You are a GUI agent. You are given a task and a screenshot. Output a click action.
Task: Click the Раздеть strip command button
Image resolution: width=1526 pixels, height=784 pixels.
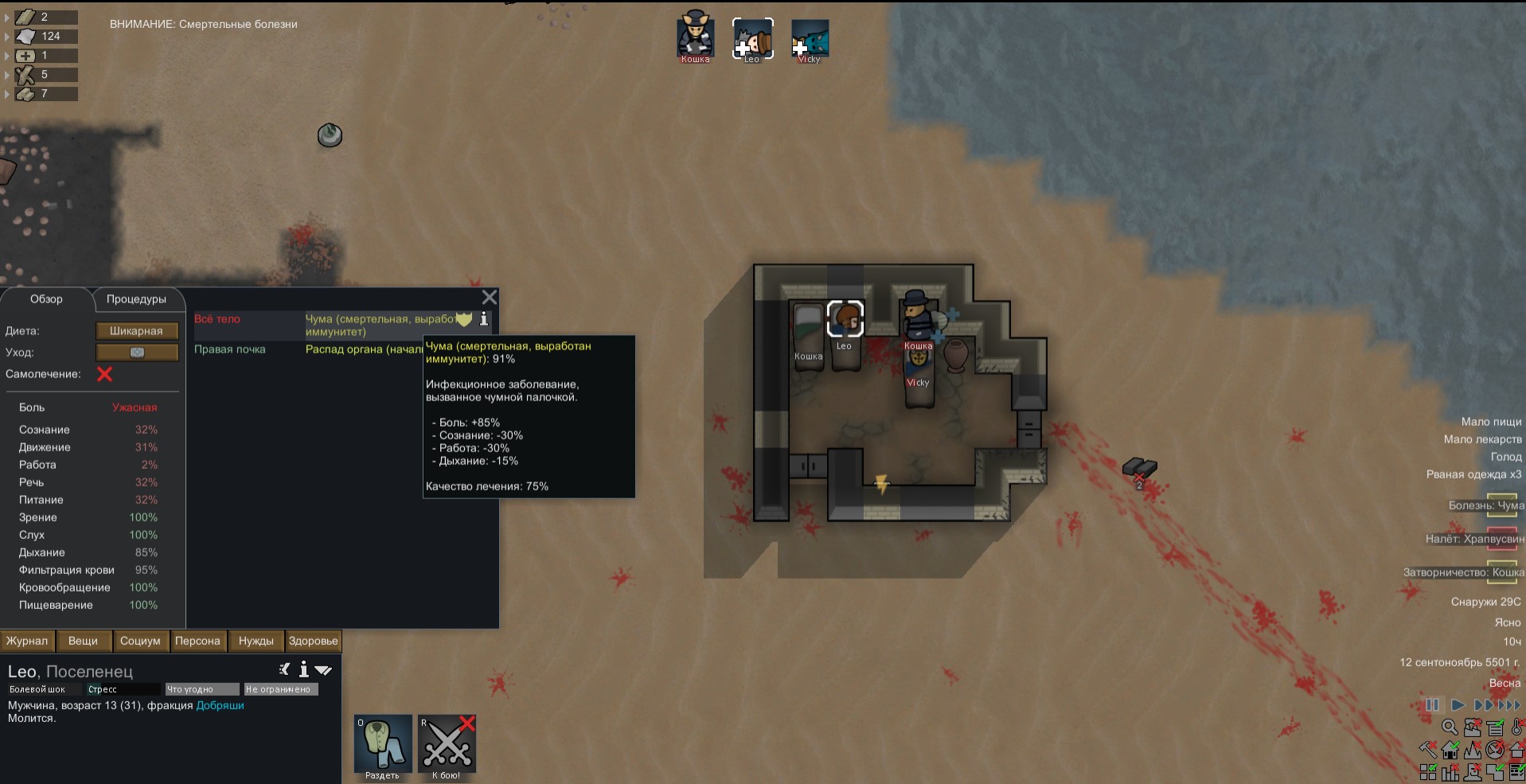coord(383,744)
